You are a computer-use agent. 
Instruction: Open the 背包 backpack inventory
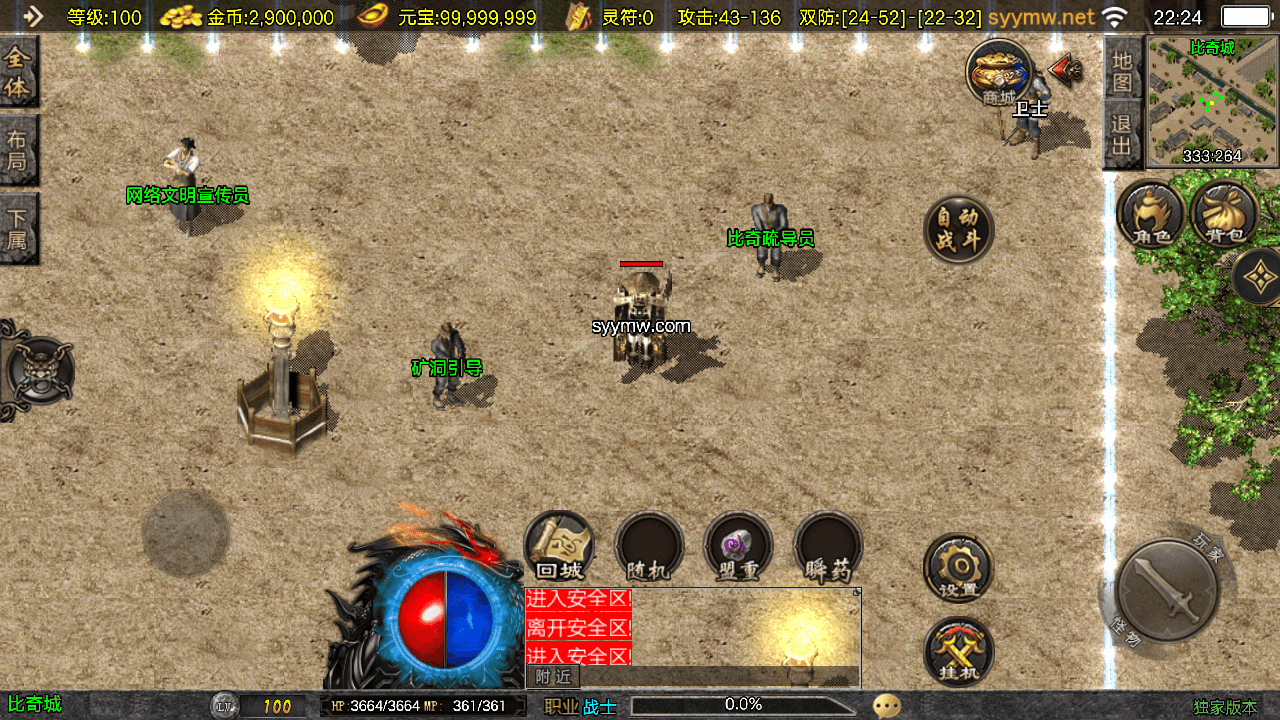click(x=1224, y=214)
